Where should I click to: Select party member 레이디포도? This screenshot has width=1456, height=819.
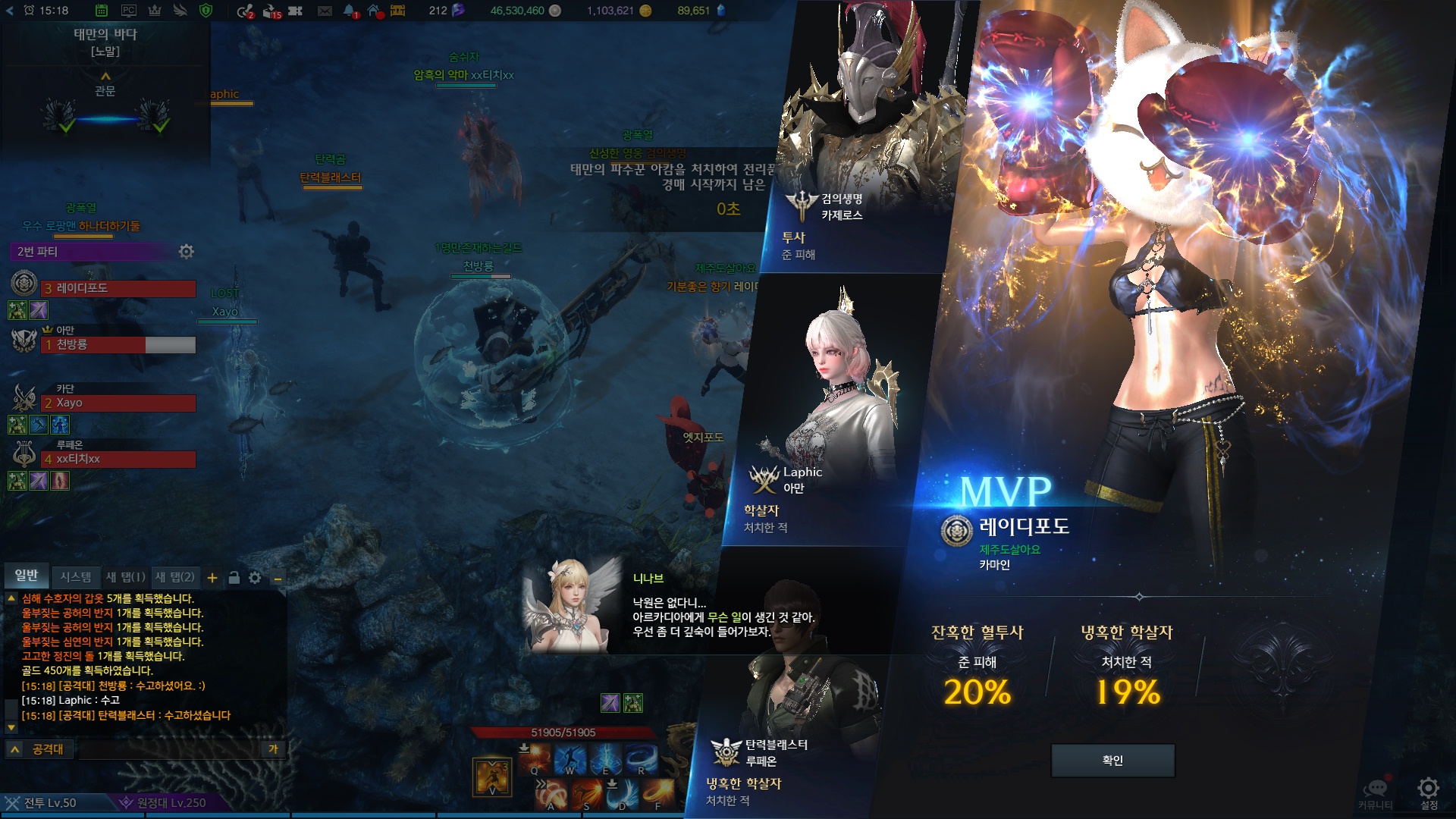tap(118, 288)
